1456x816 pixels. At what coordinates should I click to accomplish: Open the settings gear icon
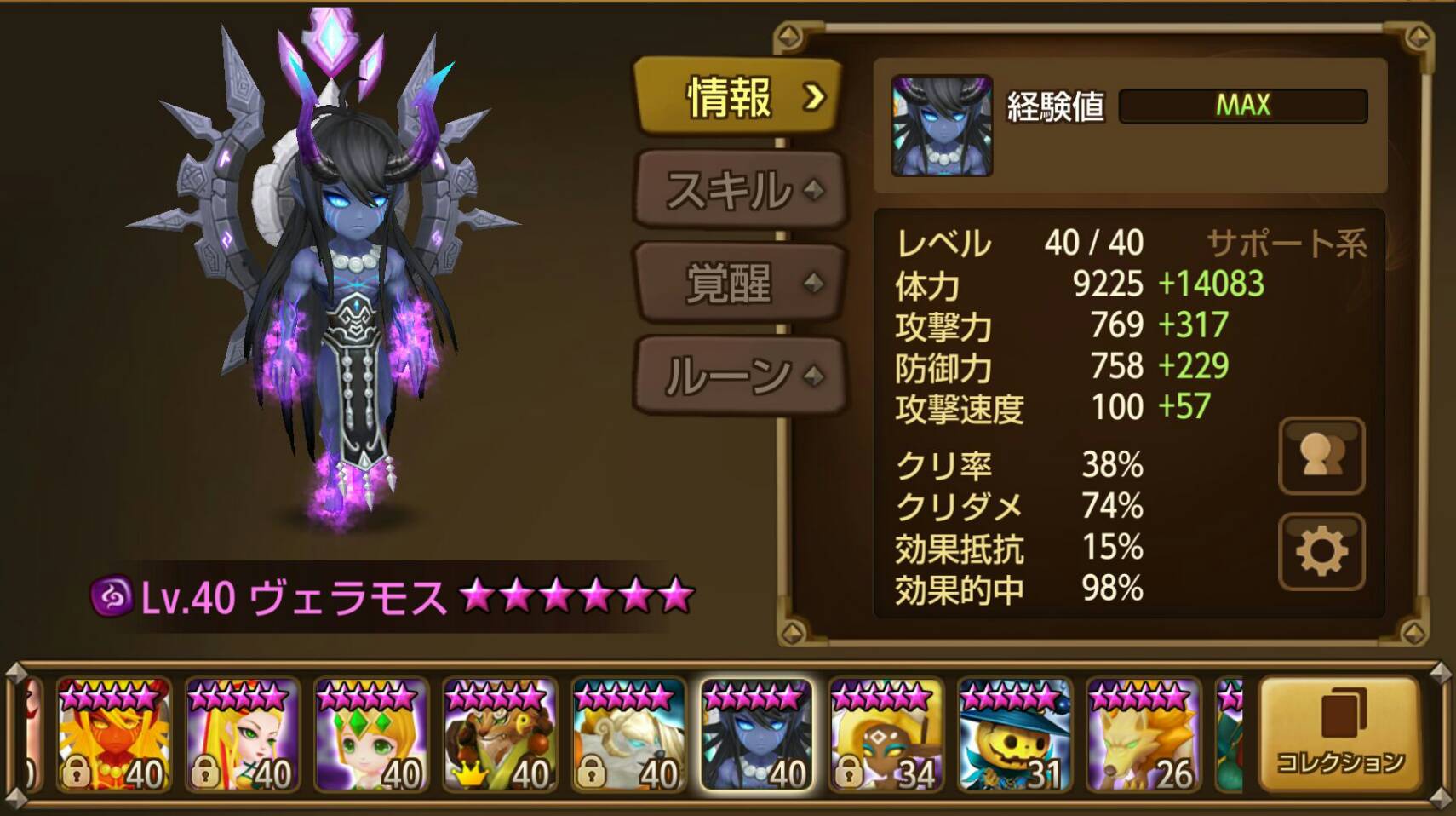click(1322, 554)
